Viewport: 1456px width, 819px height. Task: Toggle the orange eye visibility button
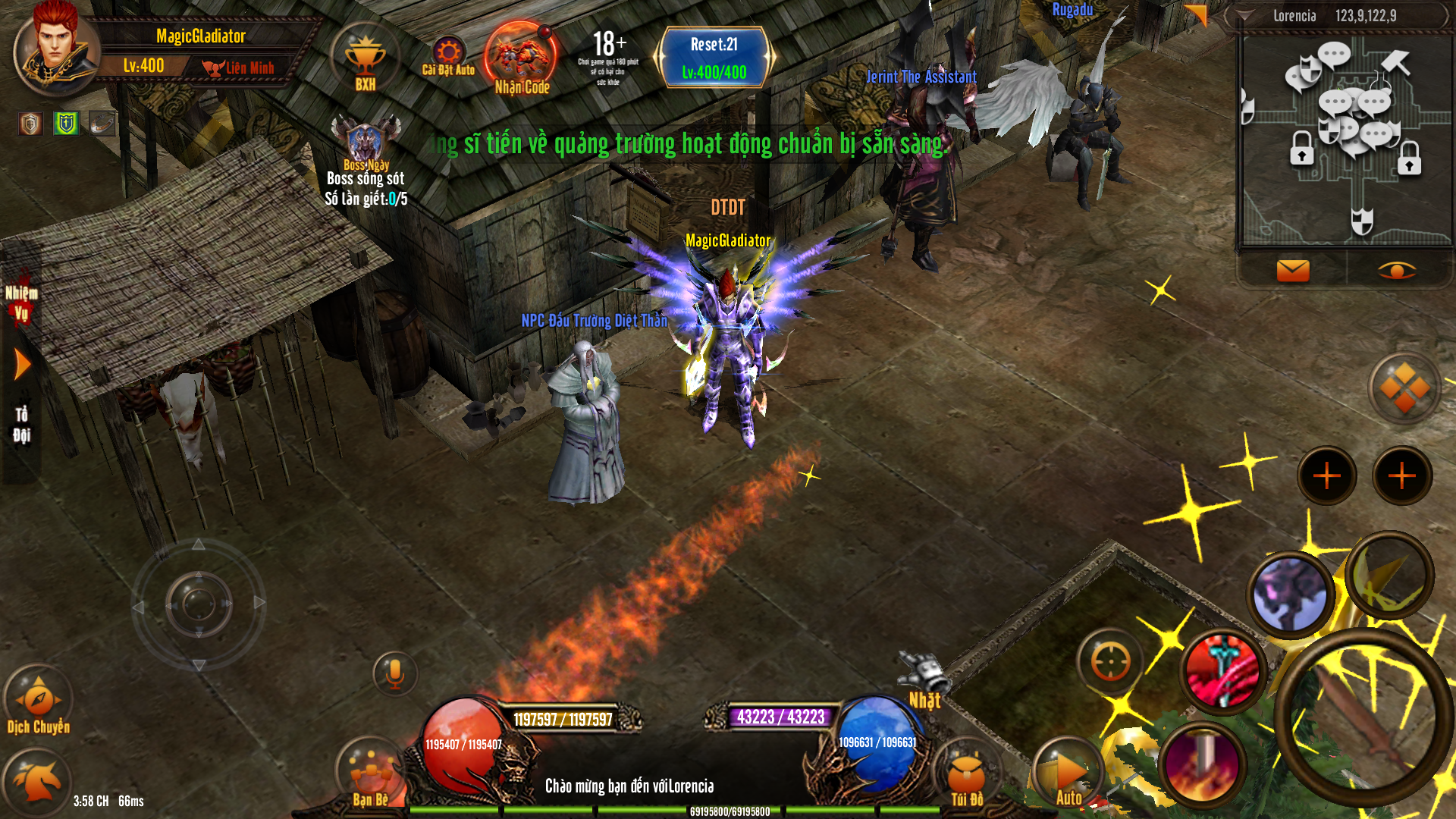click(1396, 270)
